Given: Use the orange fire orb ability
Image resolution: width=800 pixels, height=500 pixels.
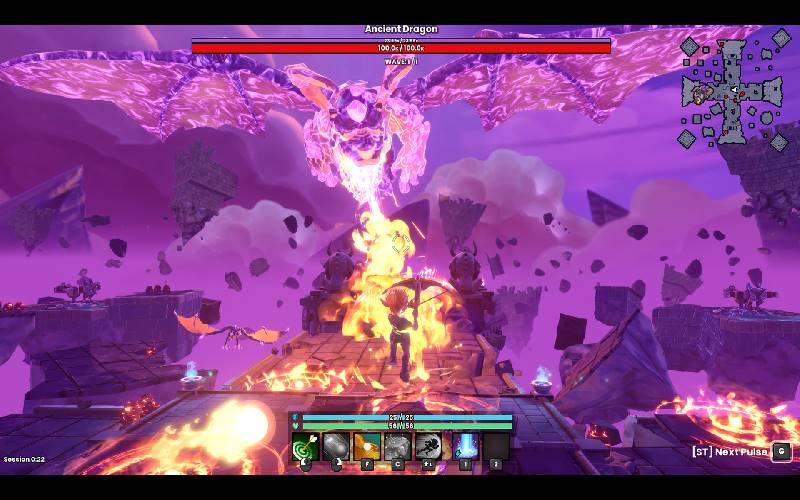Looking at the screenshot, I should (367, 446).
